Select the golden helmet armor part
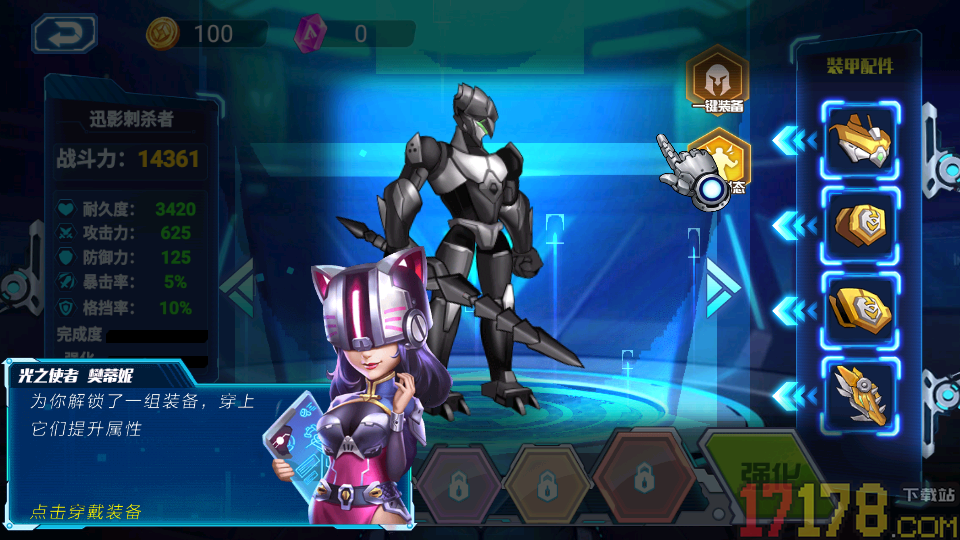 (860, 141)
